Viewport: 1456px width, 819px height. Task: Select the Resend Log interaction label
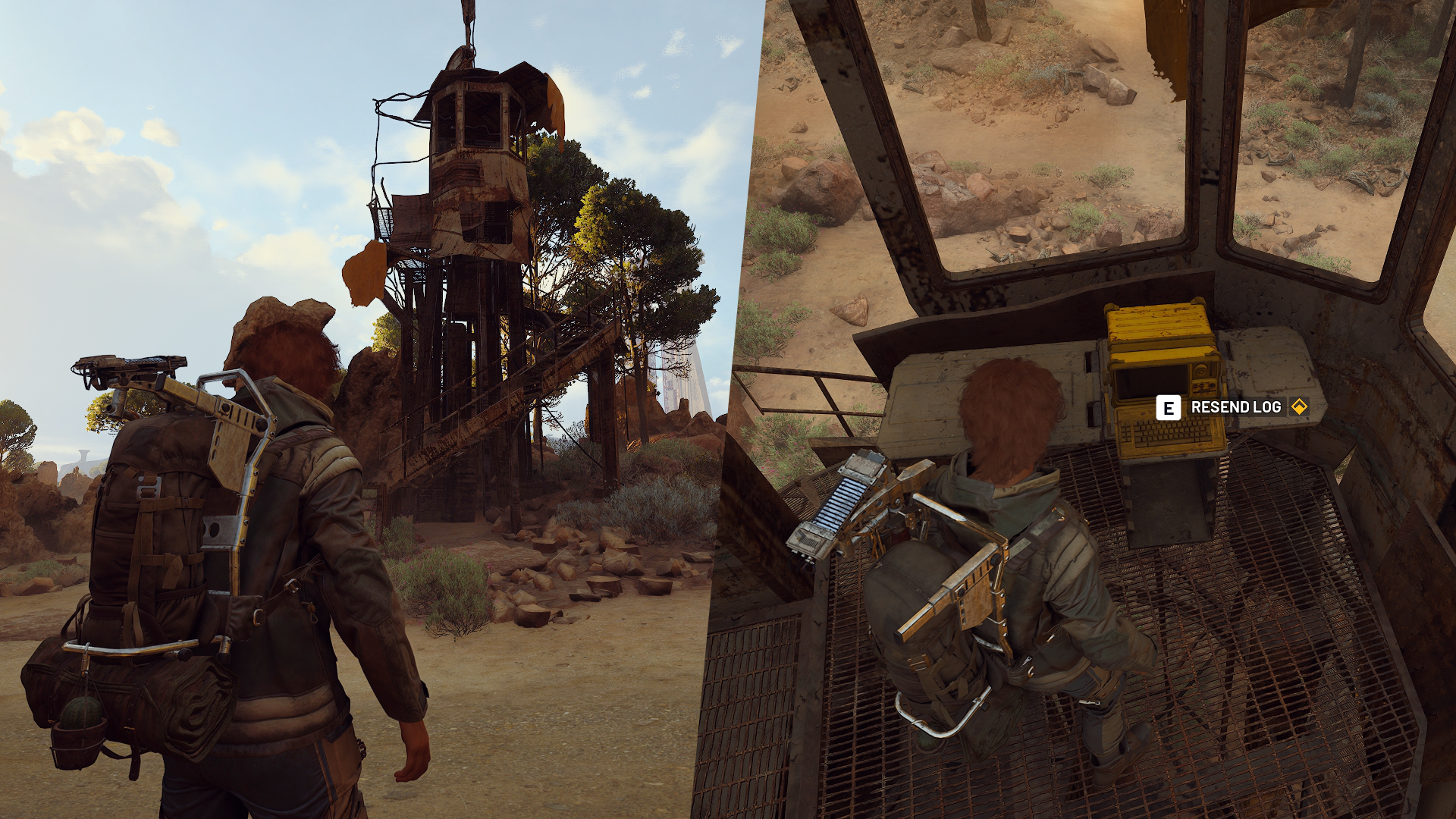1235,407
